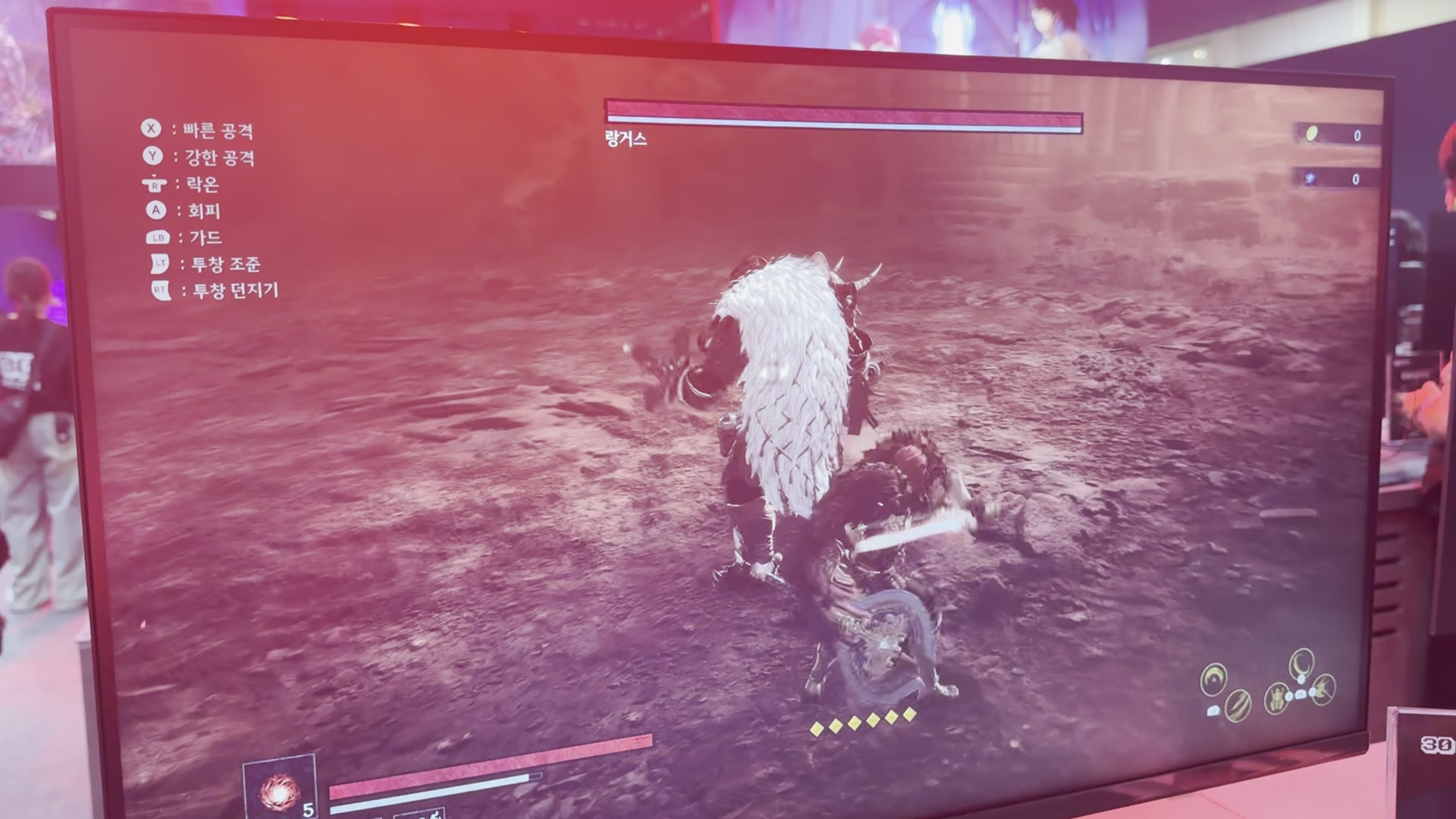Viewport: 1456px width, 819px height.
Task: Use the crossed-out beast skill icon
Action: pyautogui.click(x=1323, y=689)
